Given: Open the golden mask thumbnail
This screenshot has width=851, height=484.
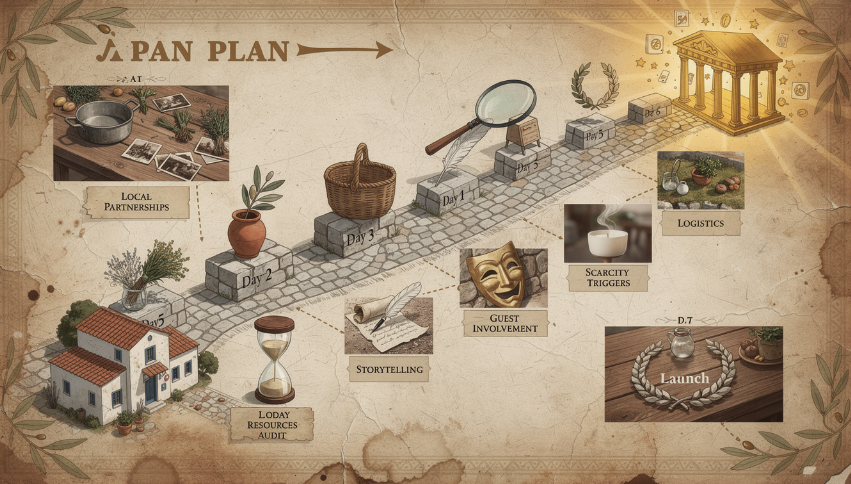Looking at the screenshot, I should (503, 277).
